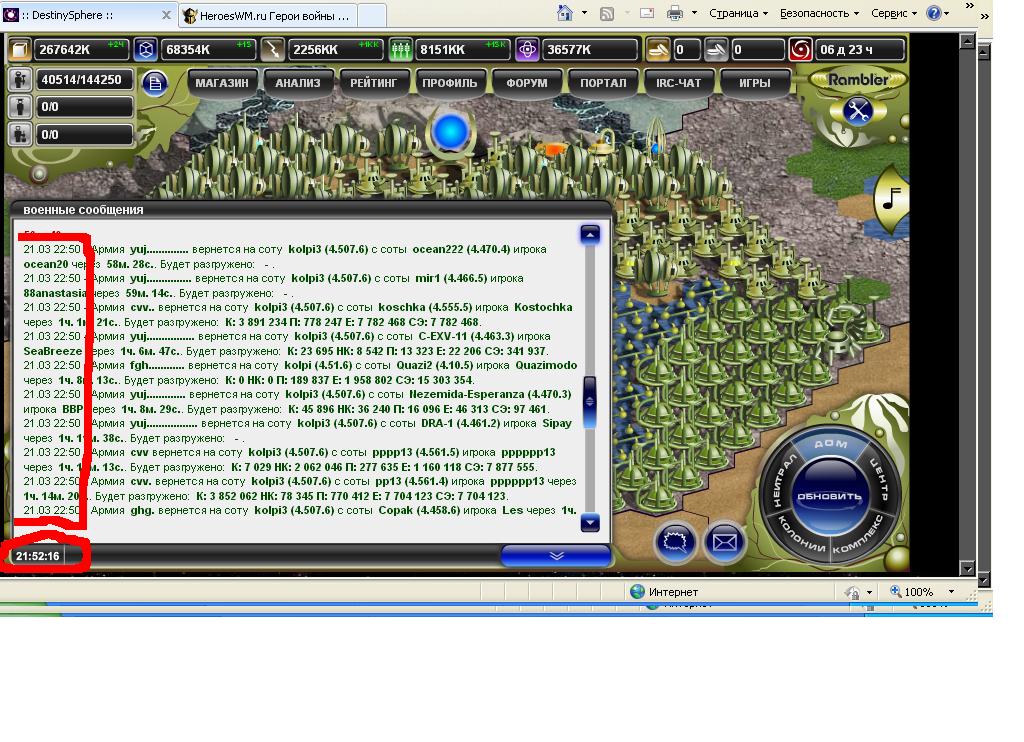Screen dimensions: 1024x742
Task: Click the message list scroll-up arrow
Action: click(590, 234)
